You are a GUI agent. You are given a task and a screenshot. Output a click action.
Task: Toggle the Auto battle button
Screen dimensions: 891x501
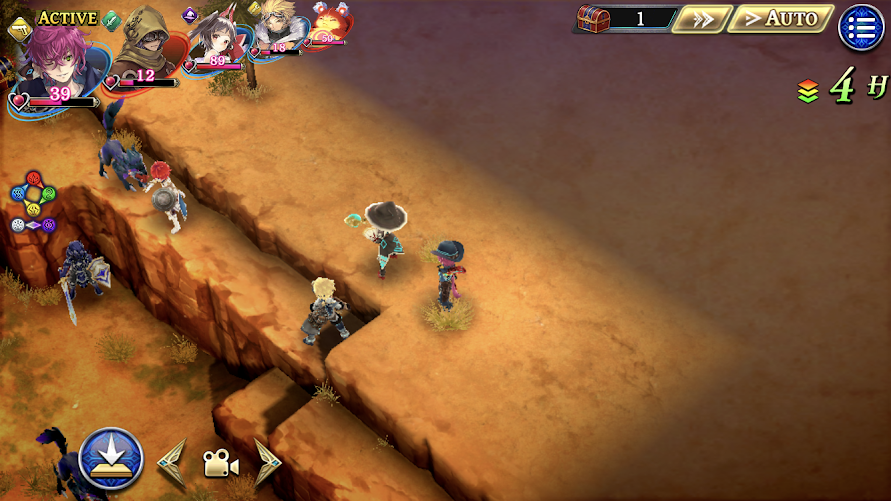[x=780, y=18]
